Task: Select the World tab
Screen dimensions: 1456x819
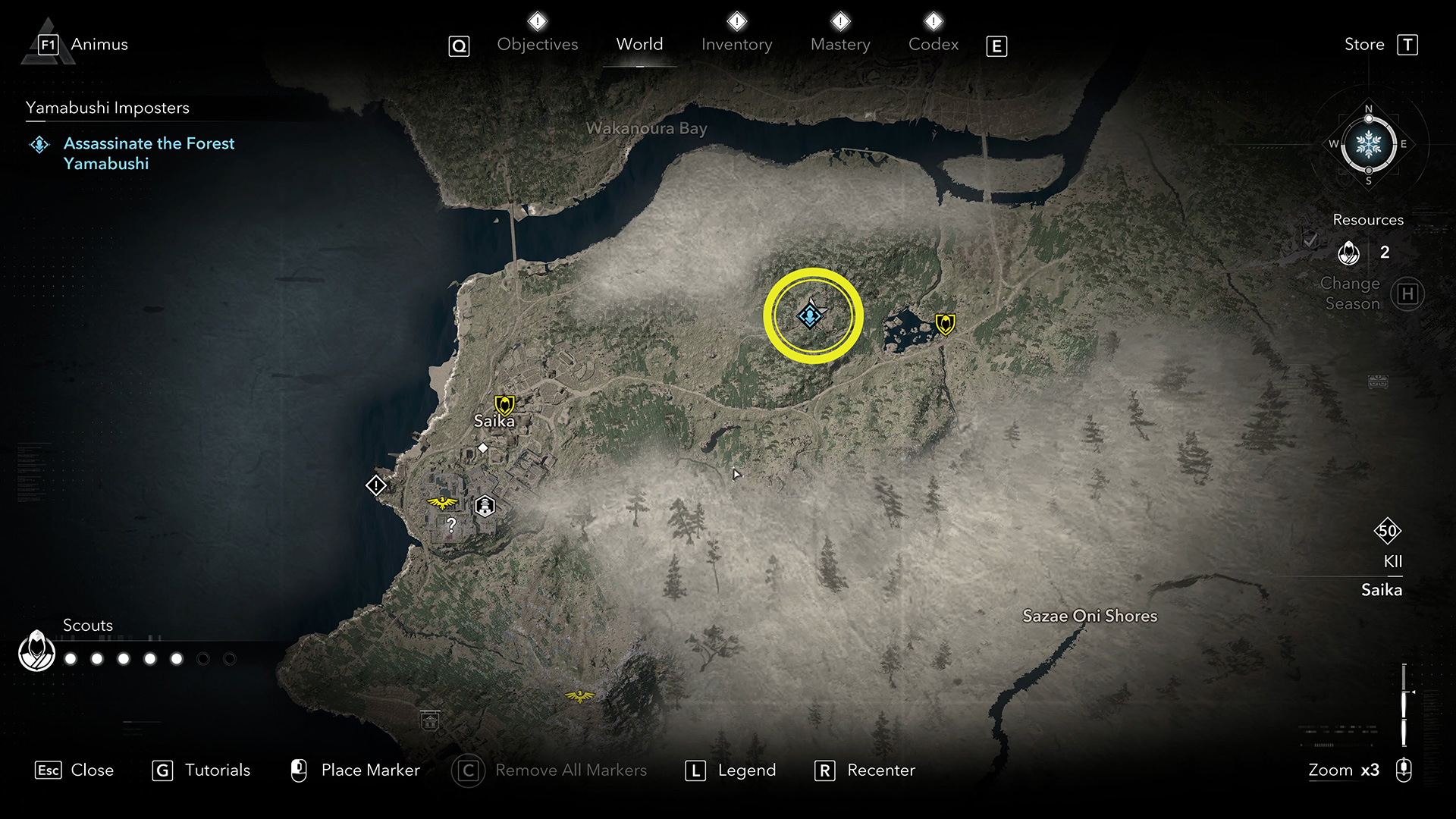Action: (x=639, y=45)
